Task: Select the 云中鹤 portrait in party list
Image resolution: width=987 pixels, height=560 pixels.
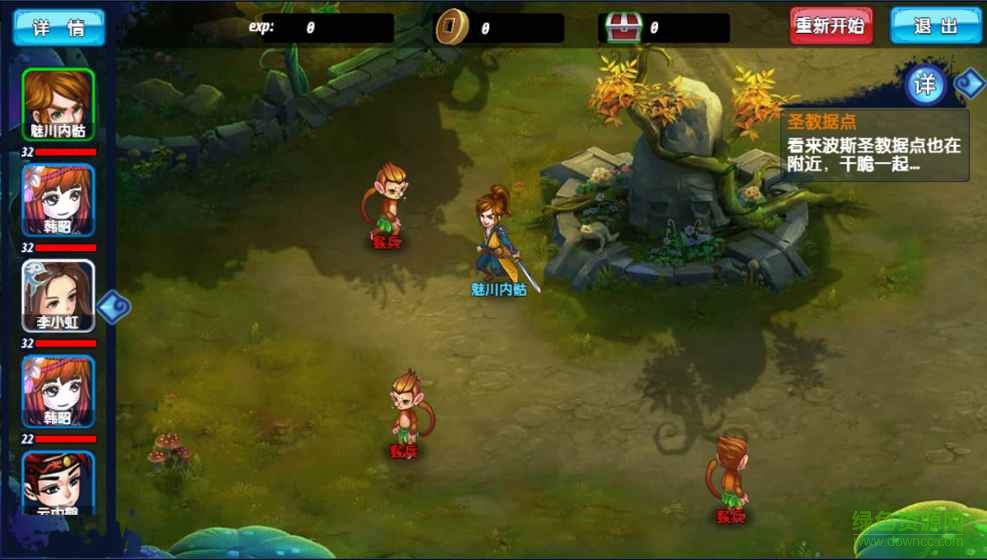Action: 58,484
